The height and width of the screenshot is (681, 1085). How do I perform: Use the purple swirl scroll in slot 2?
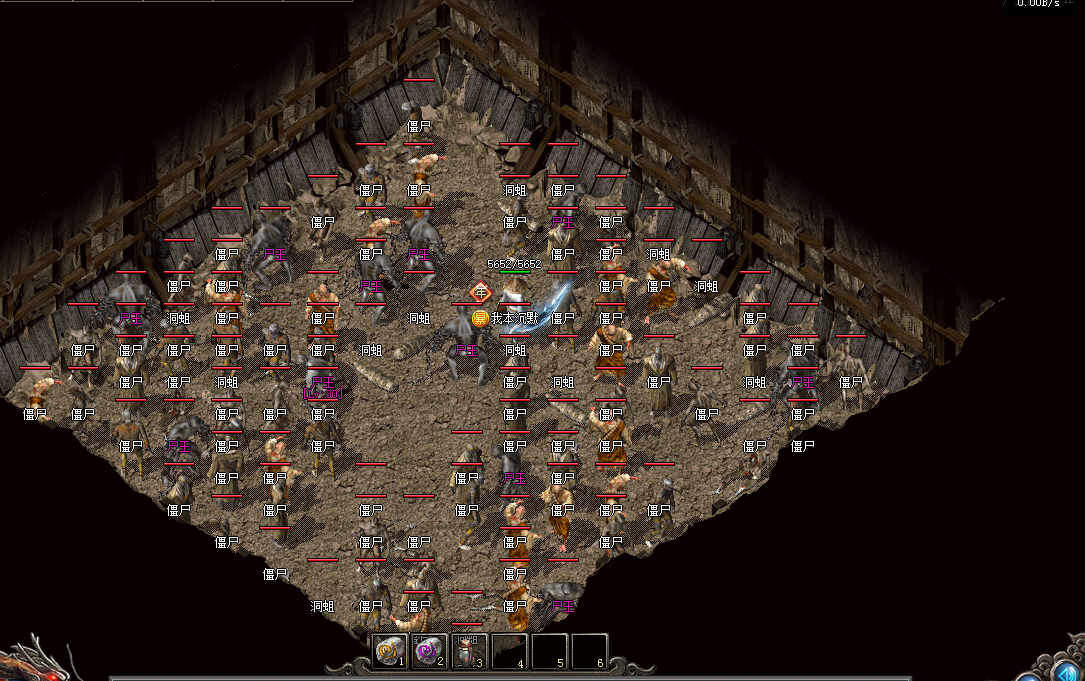[428, 651]
